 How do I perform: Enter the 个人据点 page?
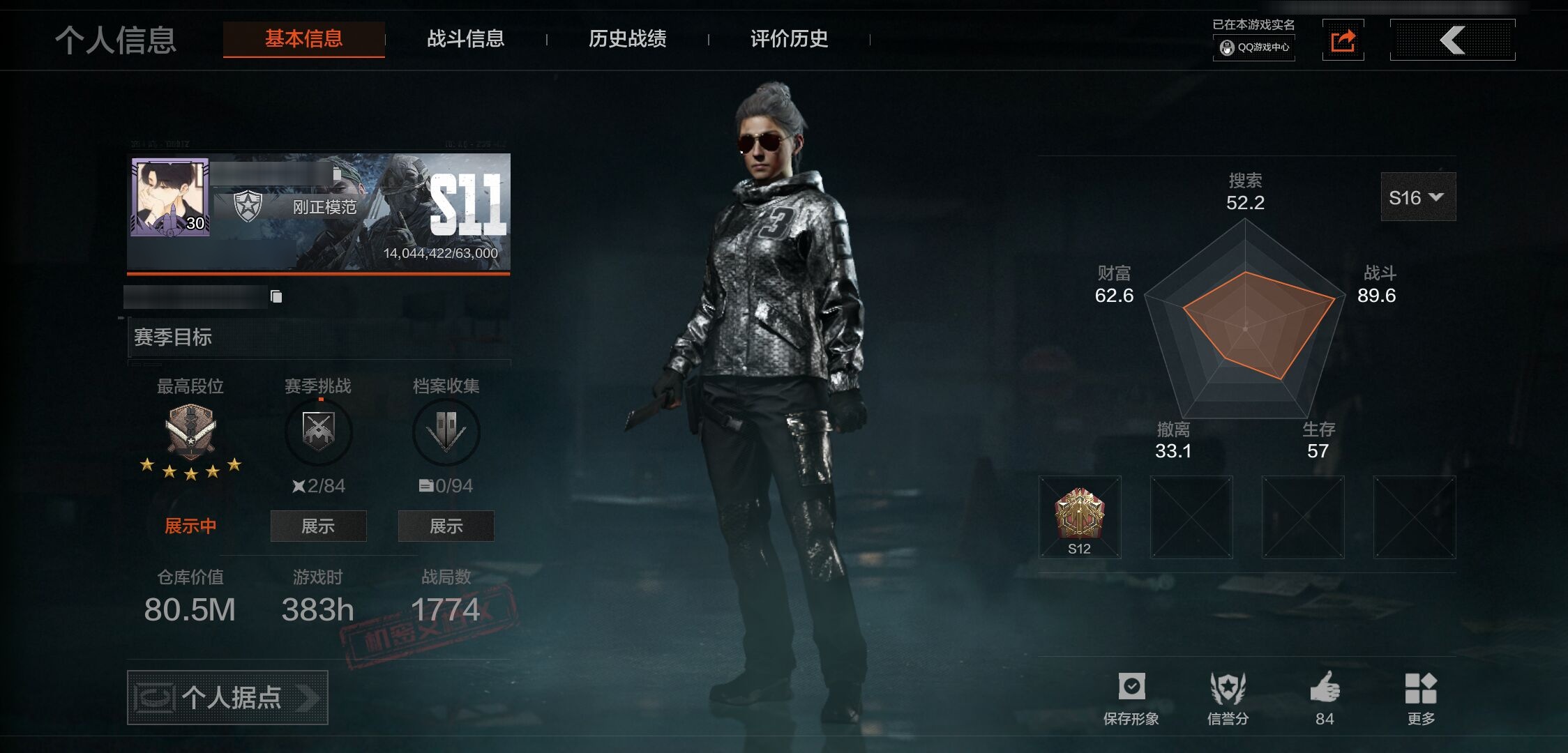coord(227,697)
